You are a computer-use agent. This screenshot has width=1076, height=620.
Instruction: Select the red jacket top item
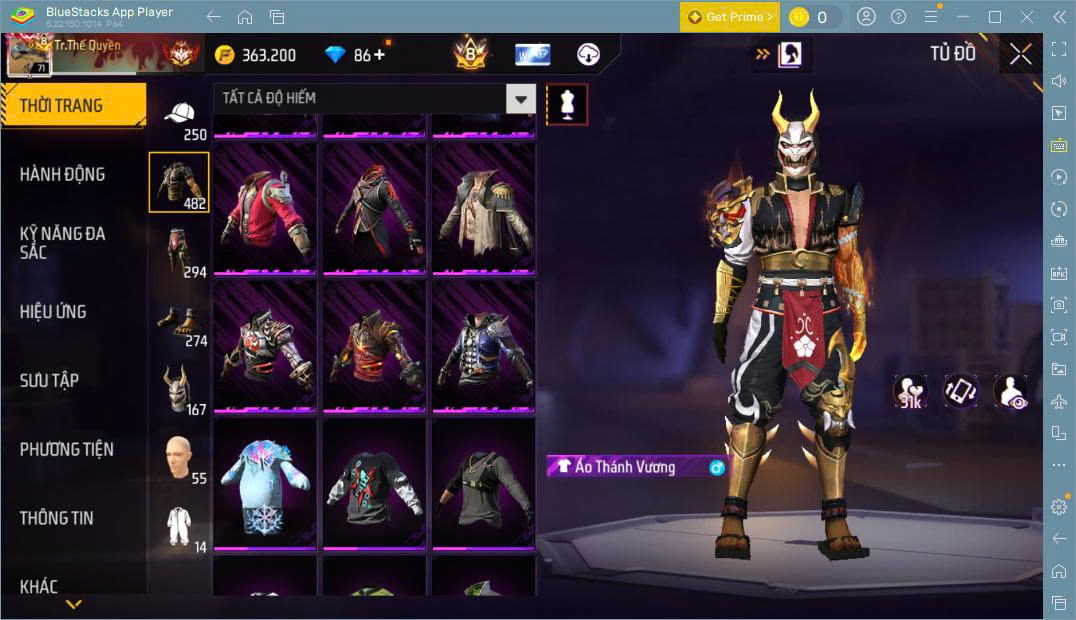[265, 208]
